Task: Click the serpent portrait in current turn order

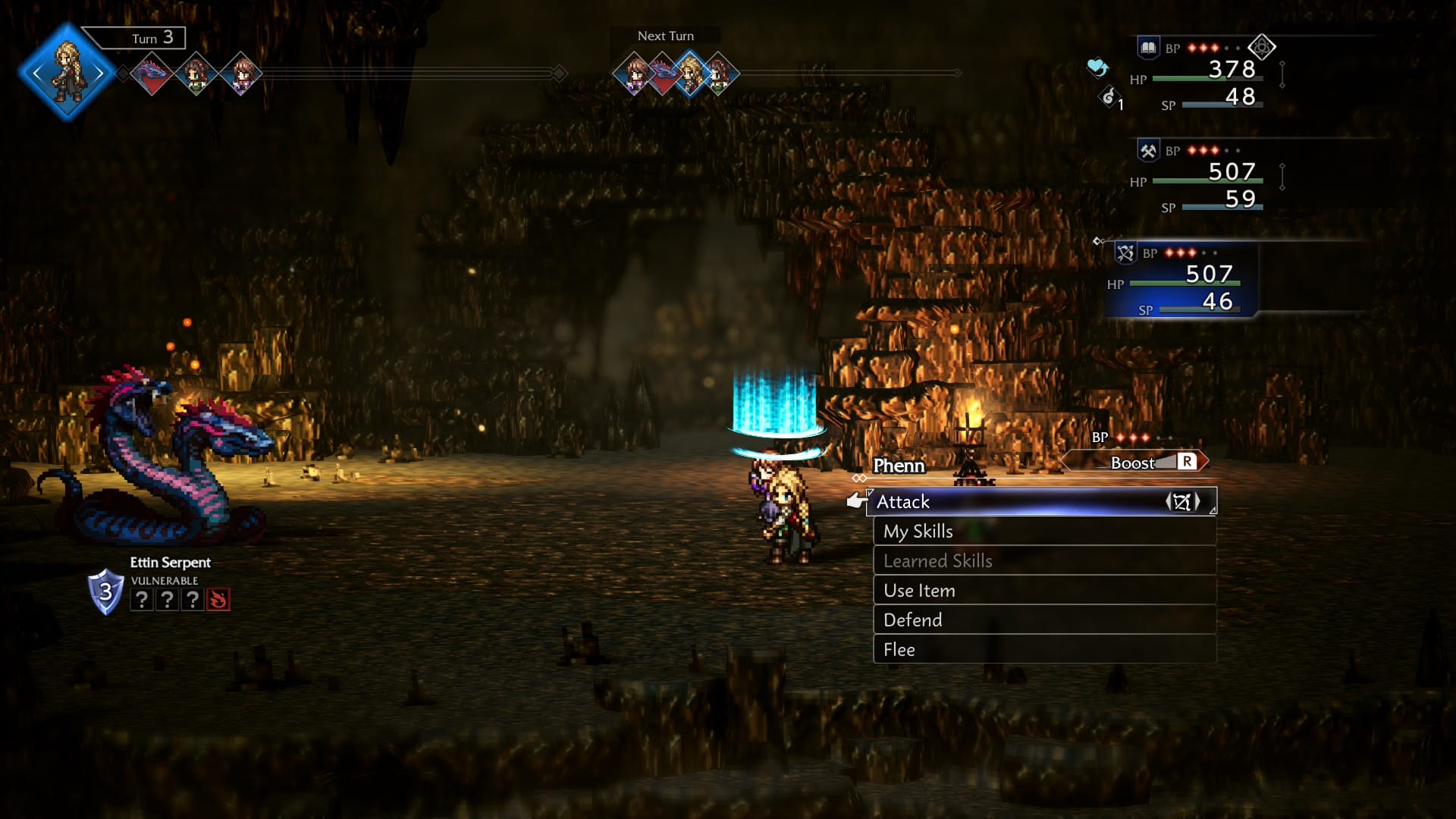Action: pos(152,74)
